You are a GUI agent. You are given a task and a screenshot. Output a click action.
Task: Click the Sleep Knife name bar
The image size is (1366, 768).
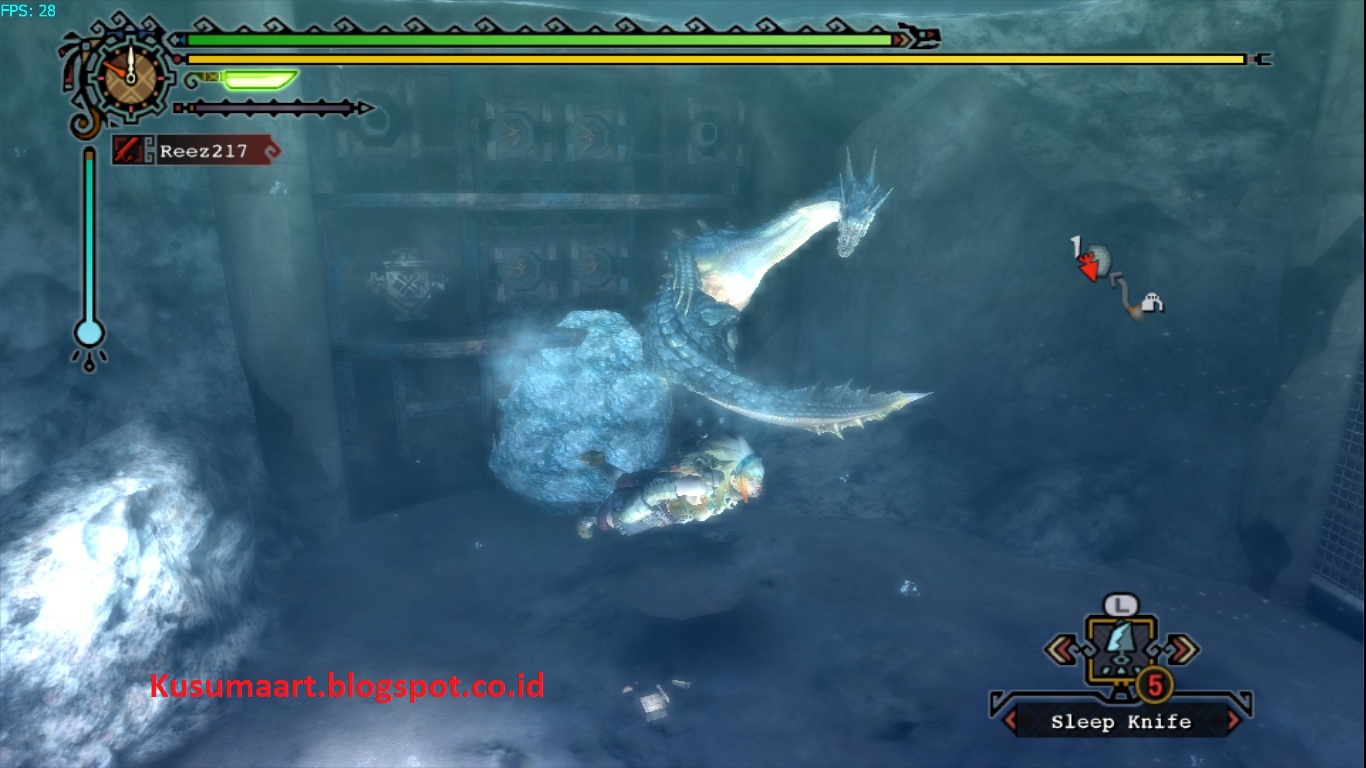pyautogui.click(x=1120, y=721)
